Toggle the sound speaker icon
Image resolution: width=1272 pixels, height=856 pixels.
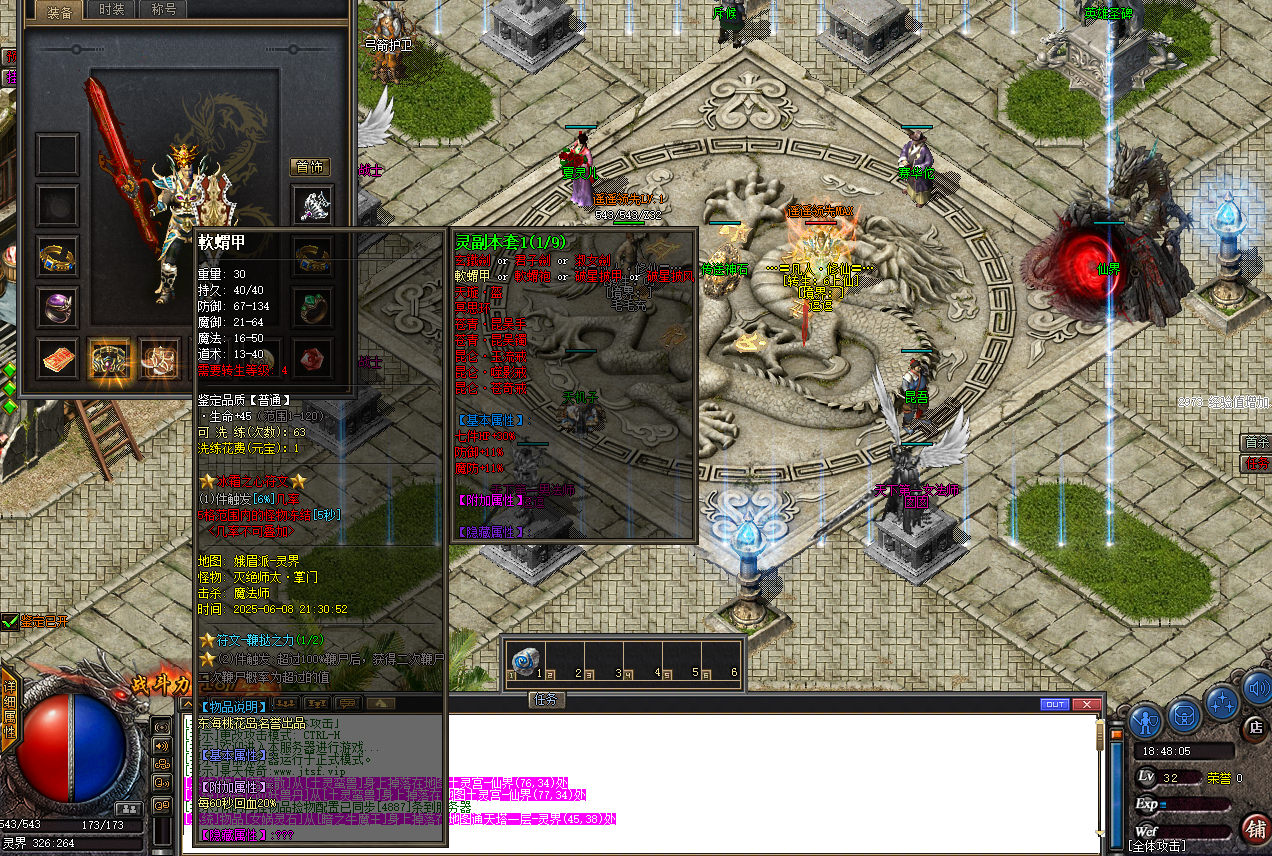coord(1258,688)
